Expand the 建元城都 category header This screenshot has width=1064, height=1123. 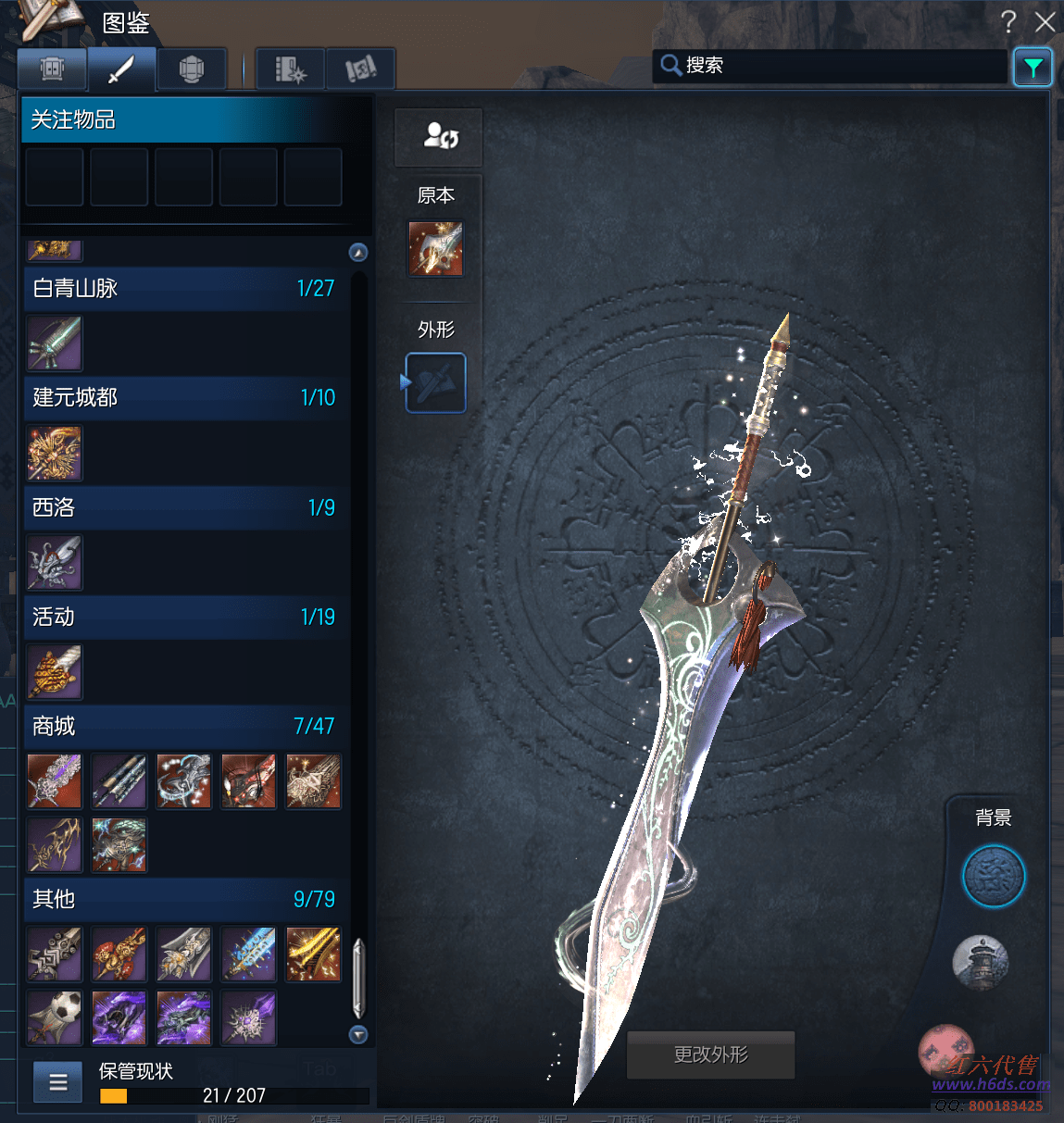(185, 398)
